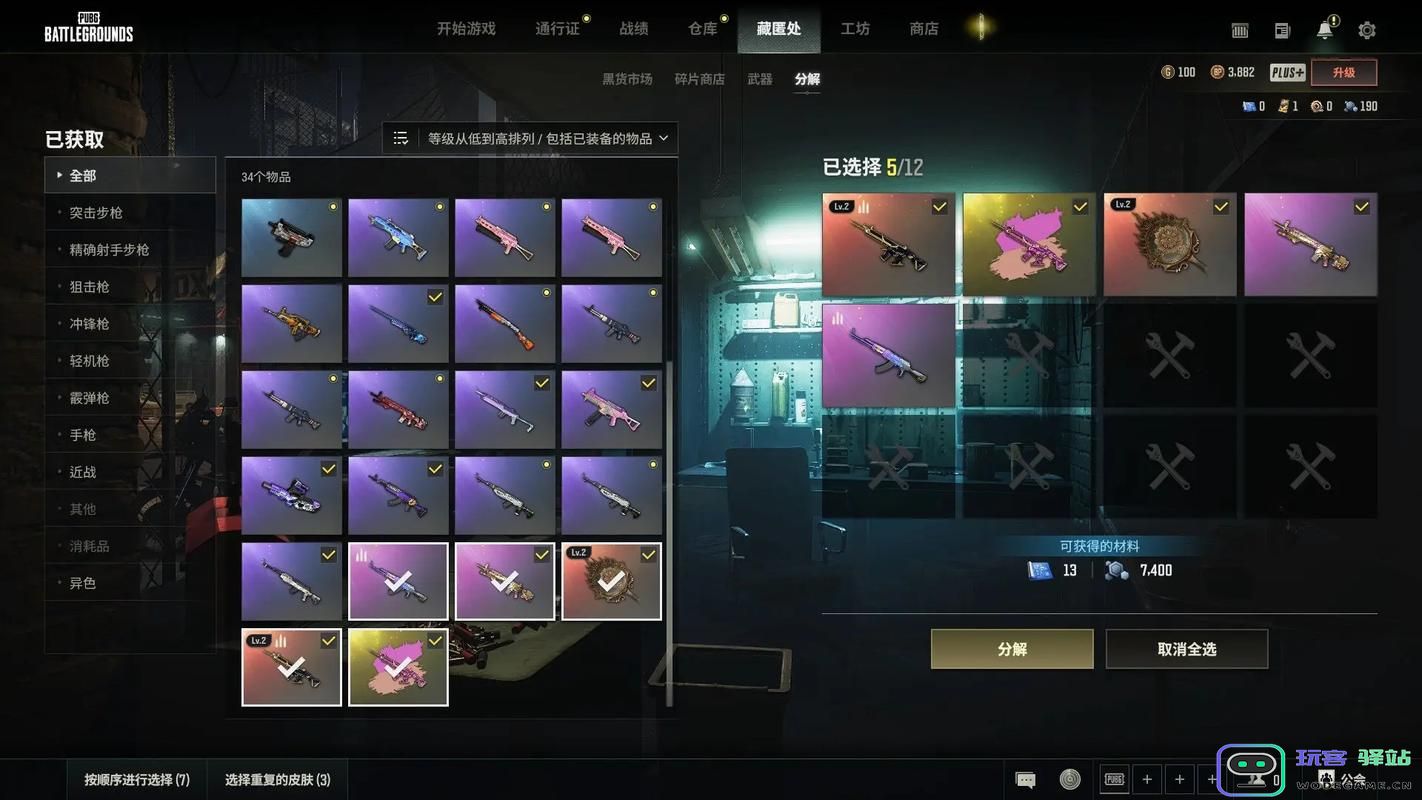This screenshot has height=800, width=1422.
Task: Click 取消全选 to deselect all
Action: point(1186,648)
